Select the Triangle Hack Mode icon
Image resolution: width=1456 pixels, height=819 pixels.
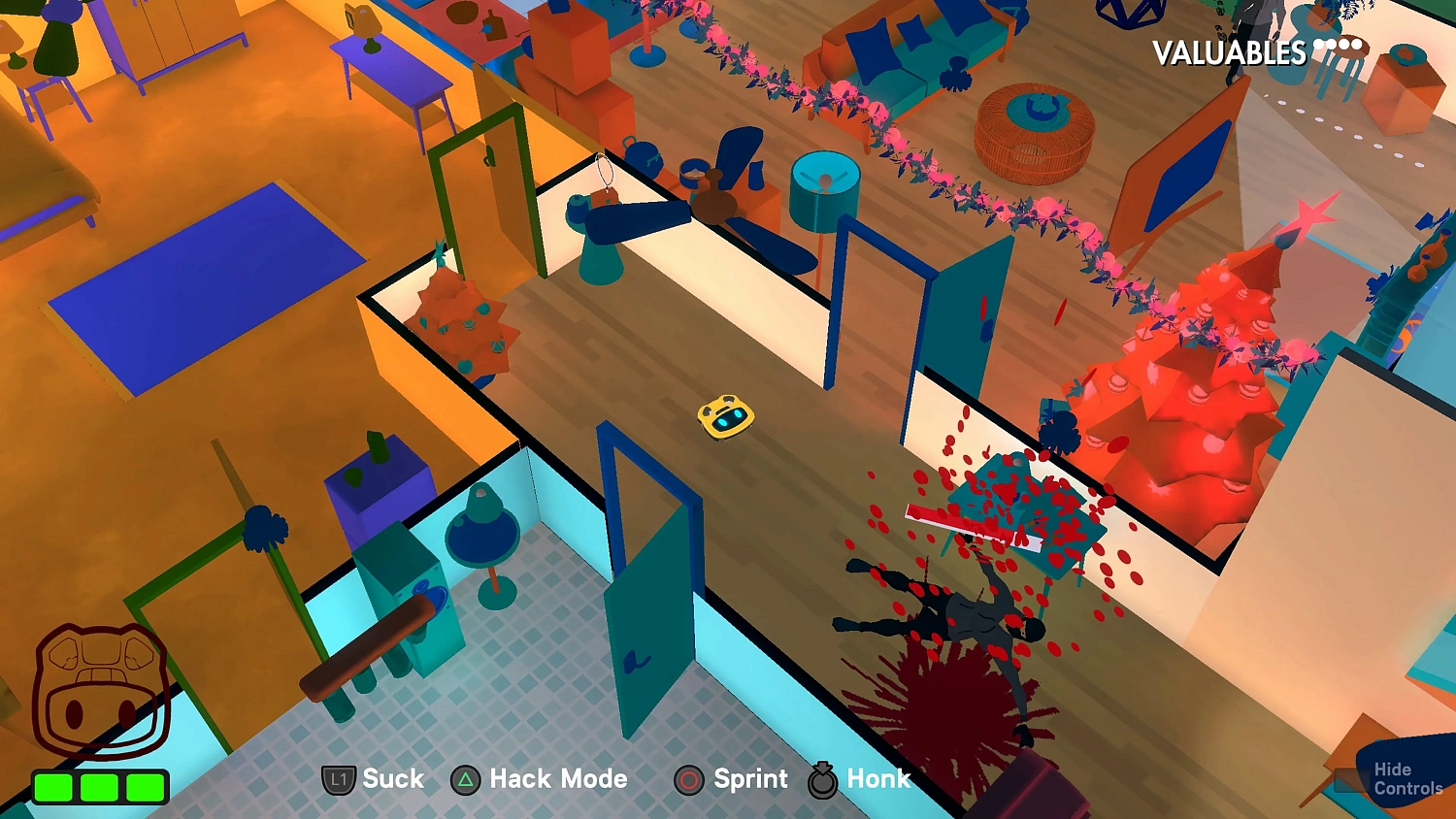(463, 778)
